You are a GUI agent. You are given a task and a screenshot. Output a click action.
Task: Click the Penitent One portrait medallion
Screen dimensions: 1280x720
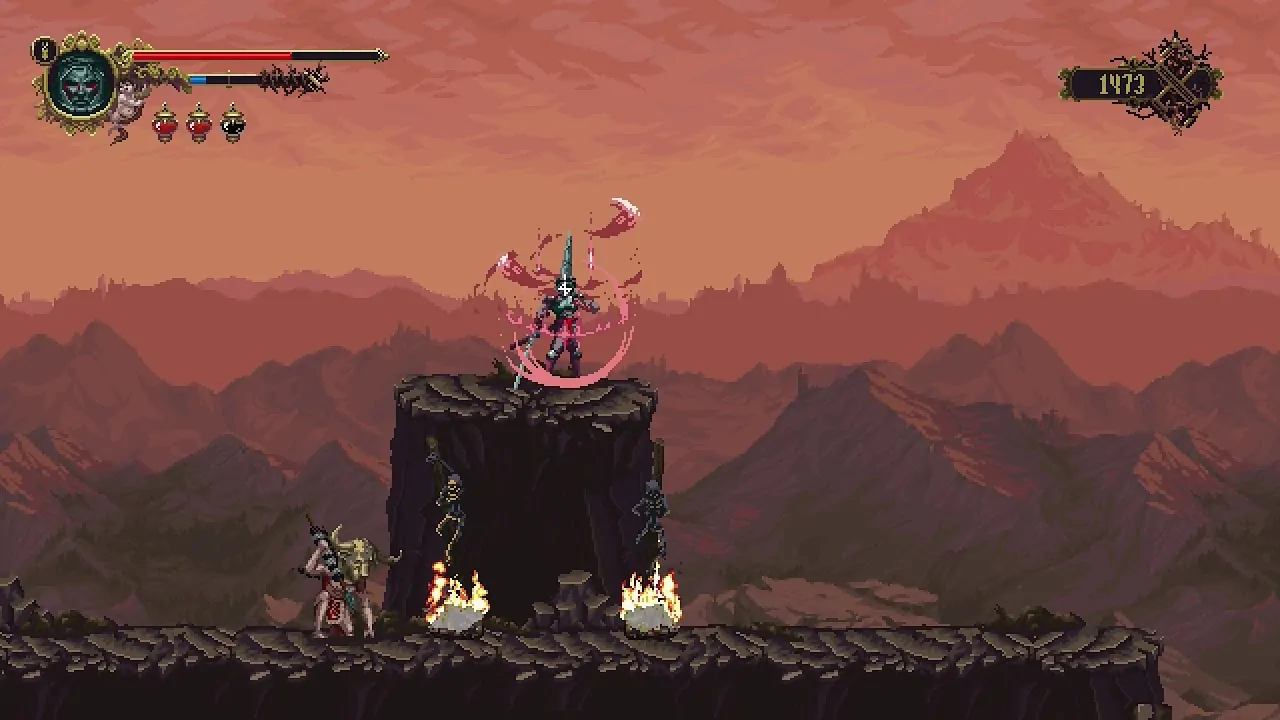(82, 83)
